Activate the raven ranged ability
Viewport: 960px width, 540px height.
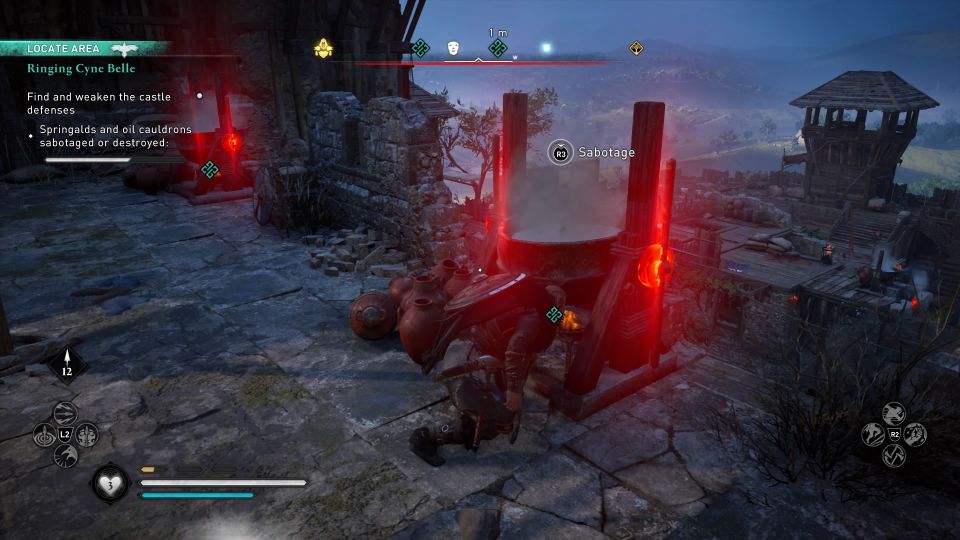point(66,456)
